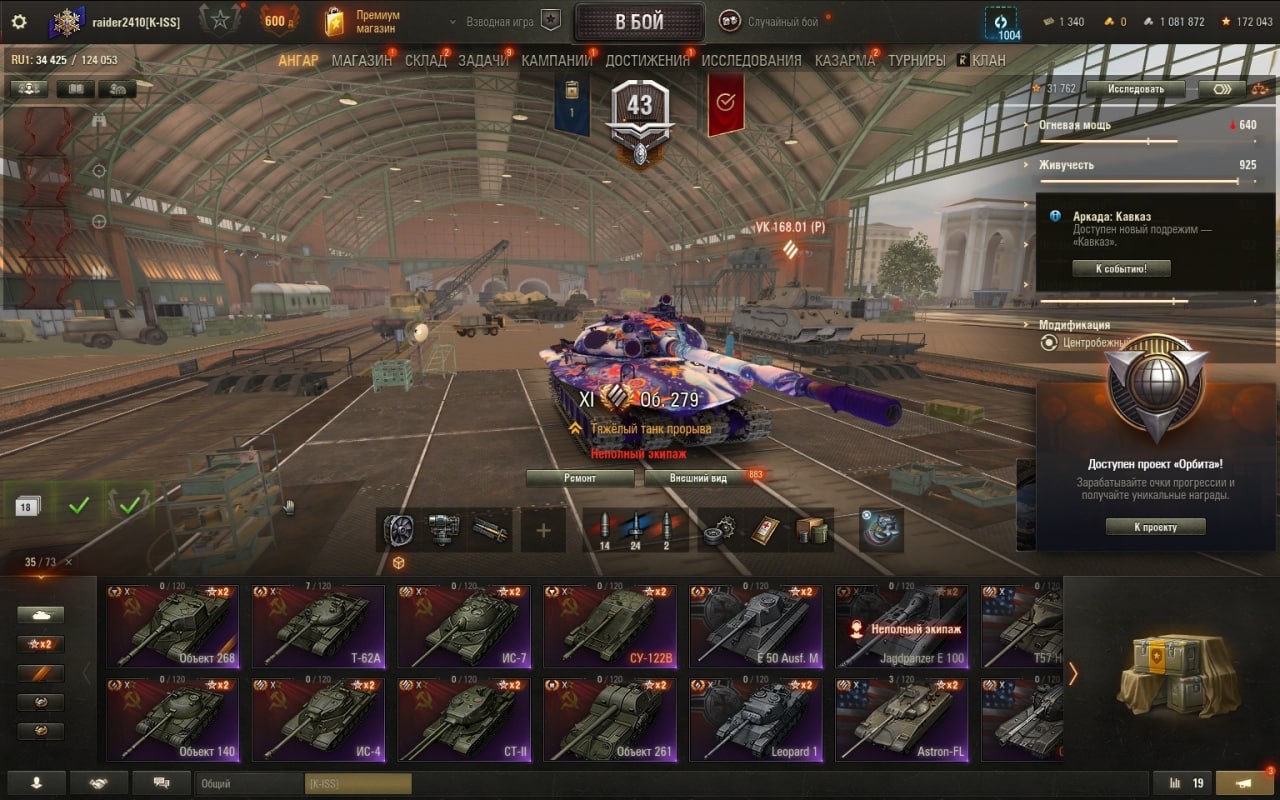Open the empty equipment slot with plus
This screenshot has width=1280, height=800.
click(543, 530)
